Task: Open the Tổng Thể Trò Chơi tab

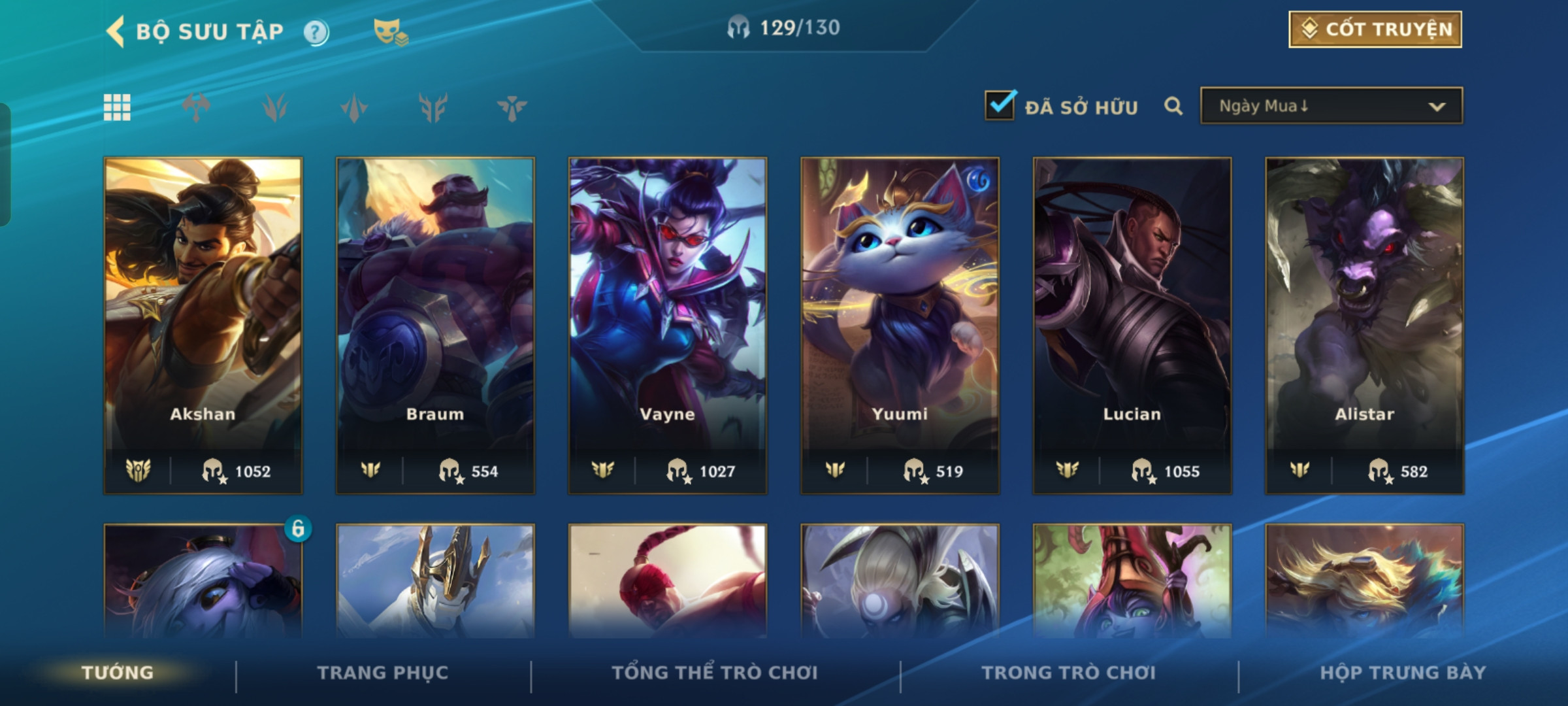Action: point(715,673)
